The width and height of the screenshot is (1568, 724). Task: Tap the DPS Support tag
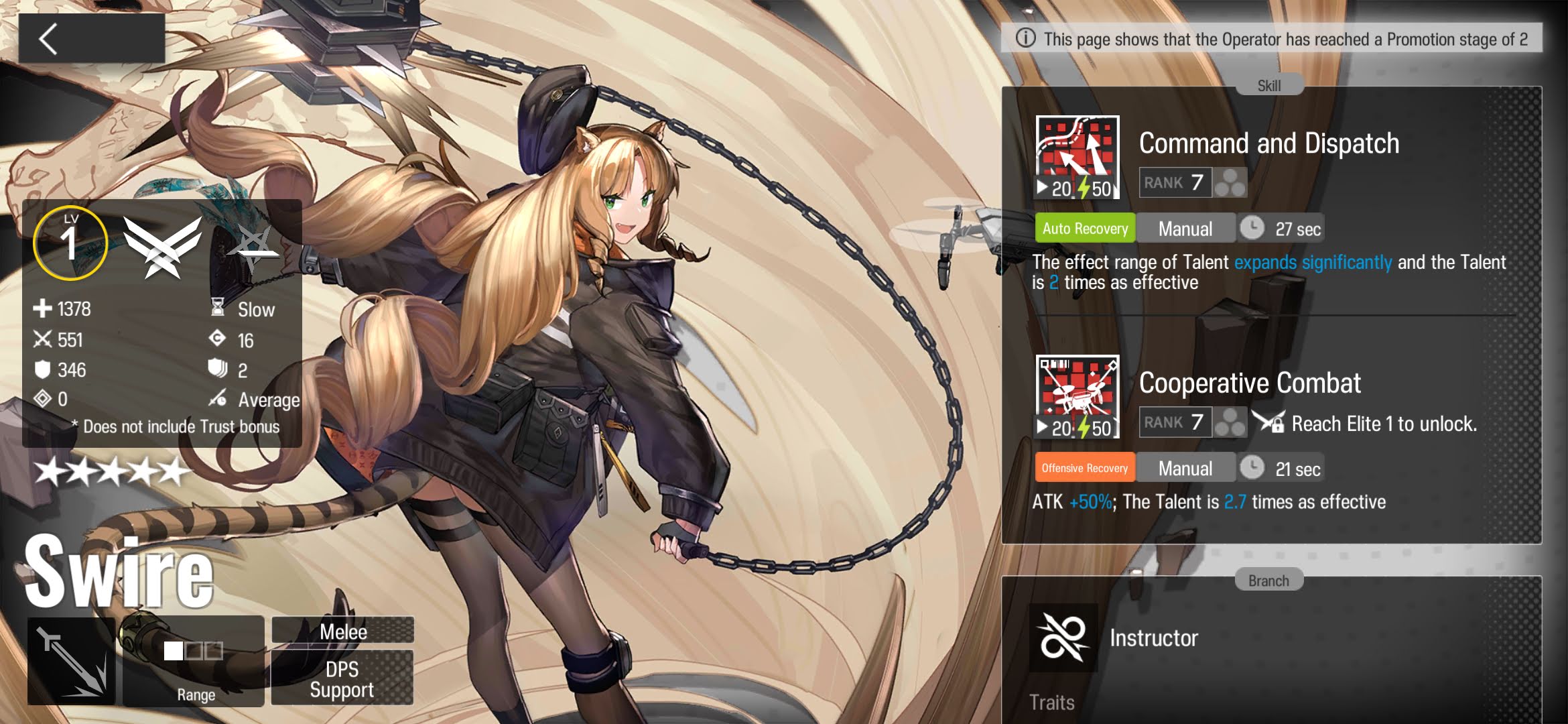[342, 678]
